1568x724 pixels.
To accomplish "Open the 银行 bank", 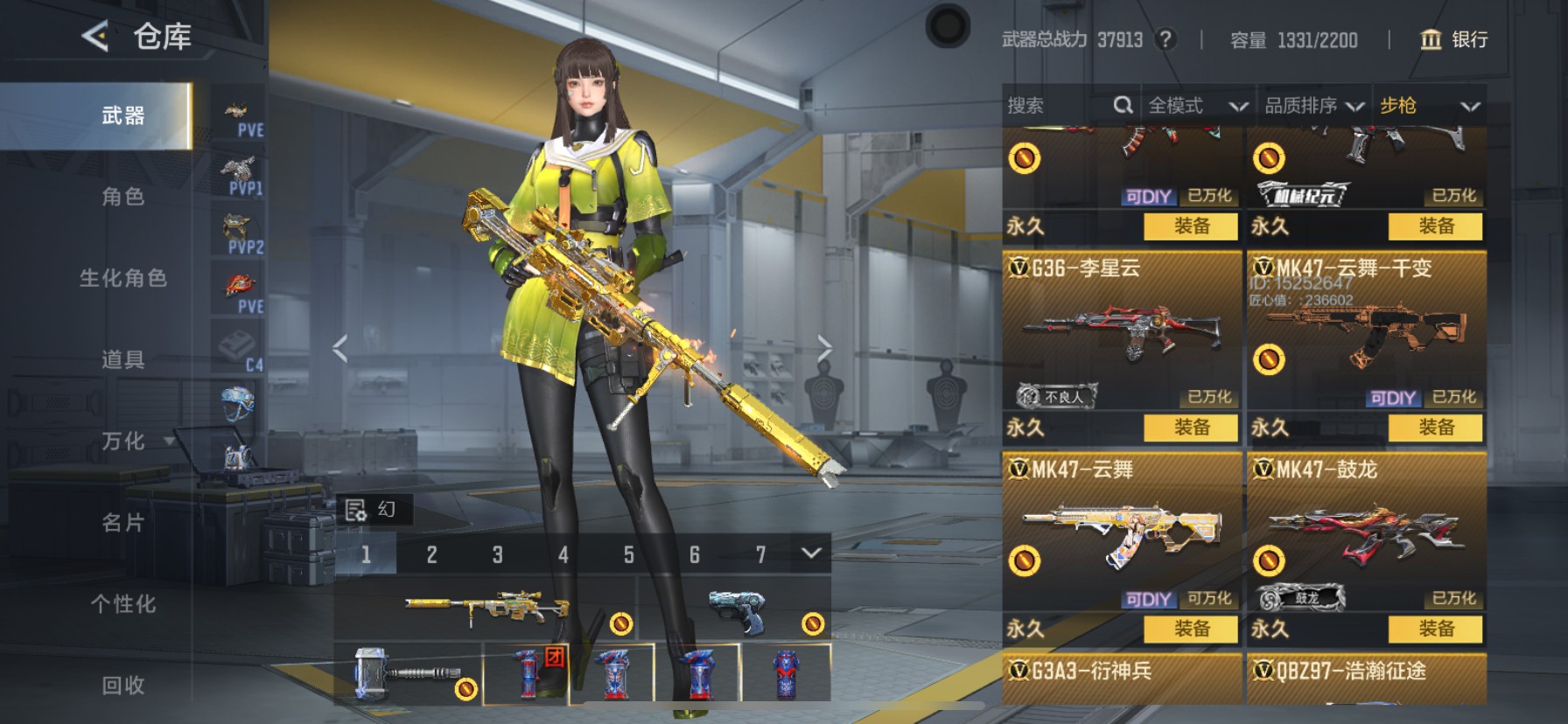I will click(x=1454, y=39).
